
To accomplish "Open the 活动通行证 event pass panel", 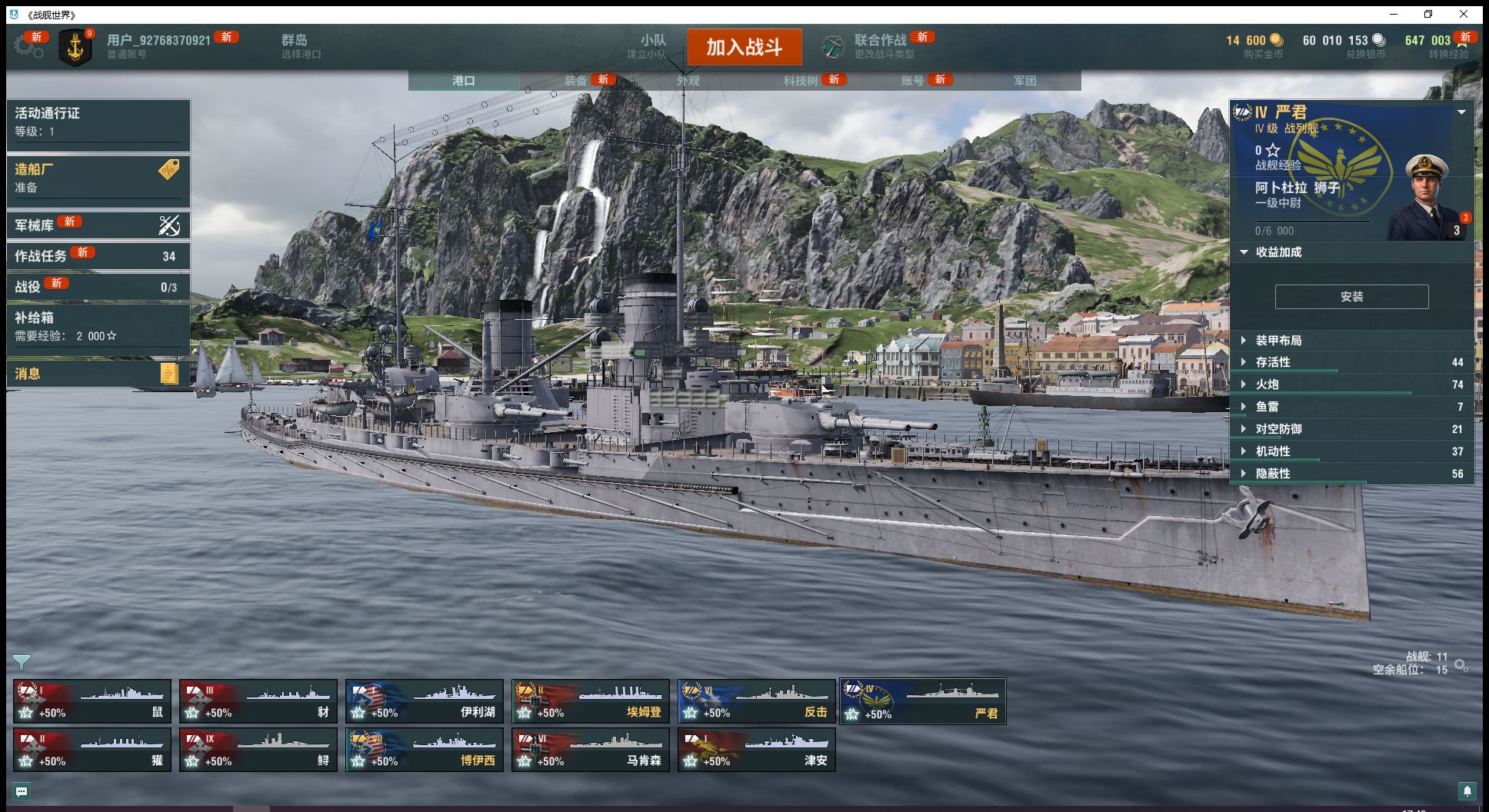I will point(98,122).
